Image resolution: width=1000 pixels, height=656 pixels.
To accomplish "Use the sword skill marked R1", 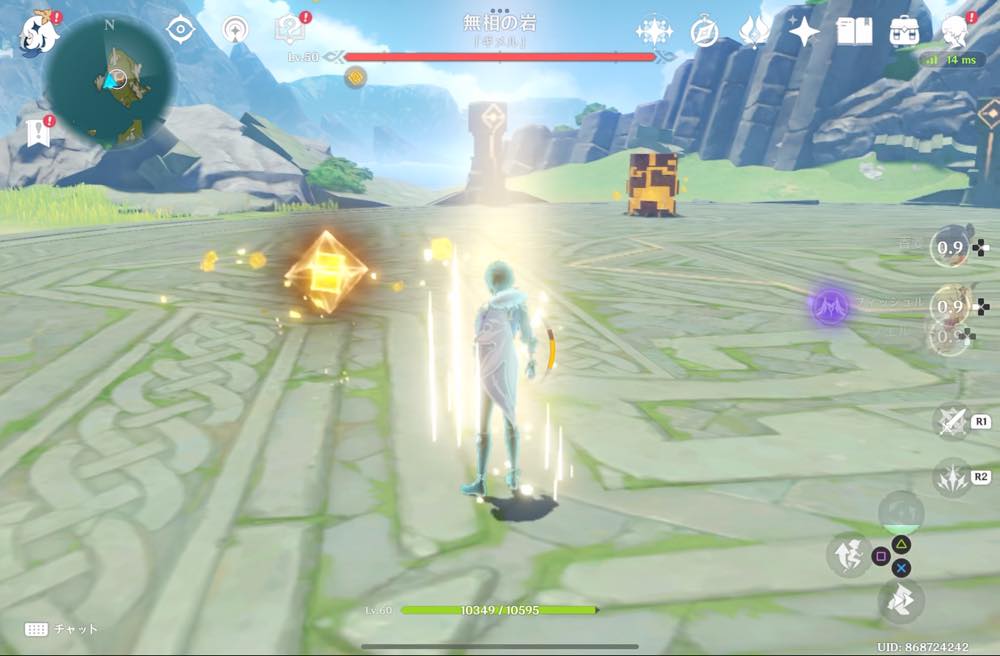I will (952, 421).
